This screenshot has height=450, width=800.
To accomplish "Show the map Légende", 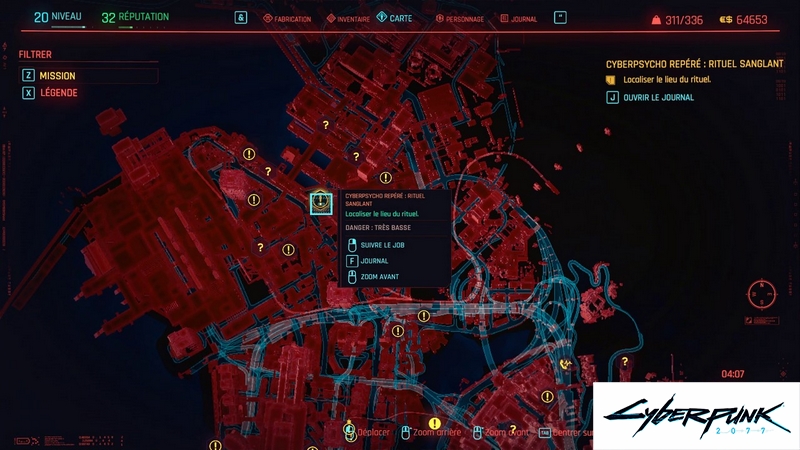I will click(58, 93).
